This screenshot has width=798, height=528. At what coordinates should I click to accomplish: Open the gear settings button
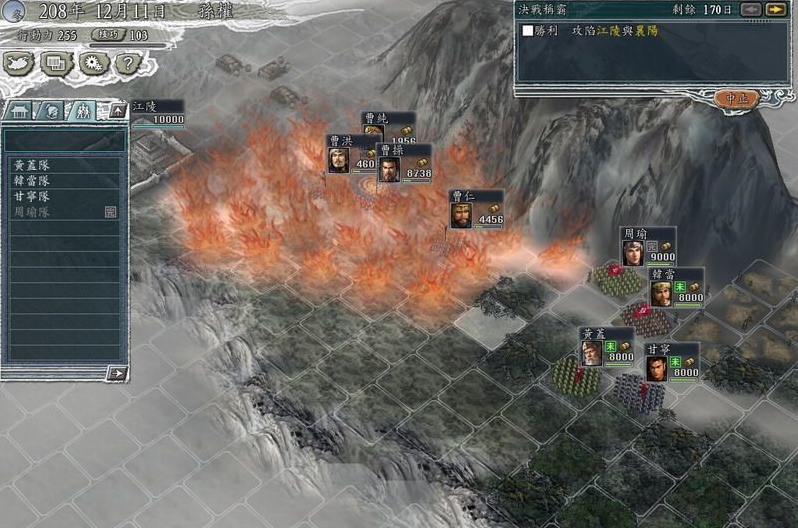point(92,62)
